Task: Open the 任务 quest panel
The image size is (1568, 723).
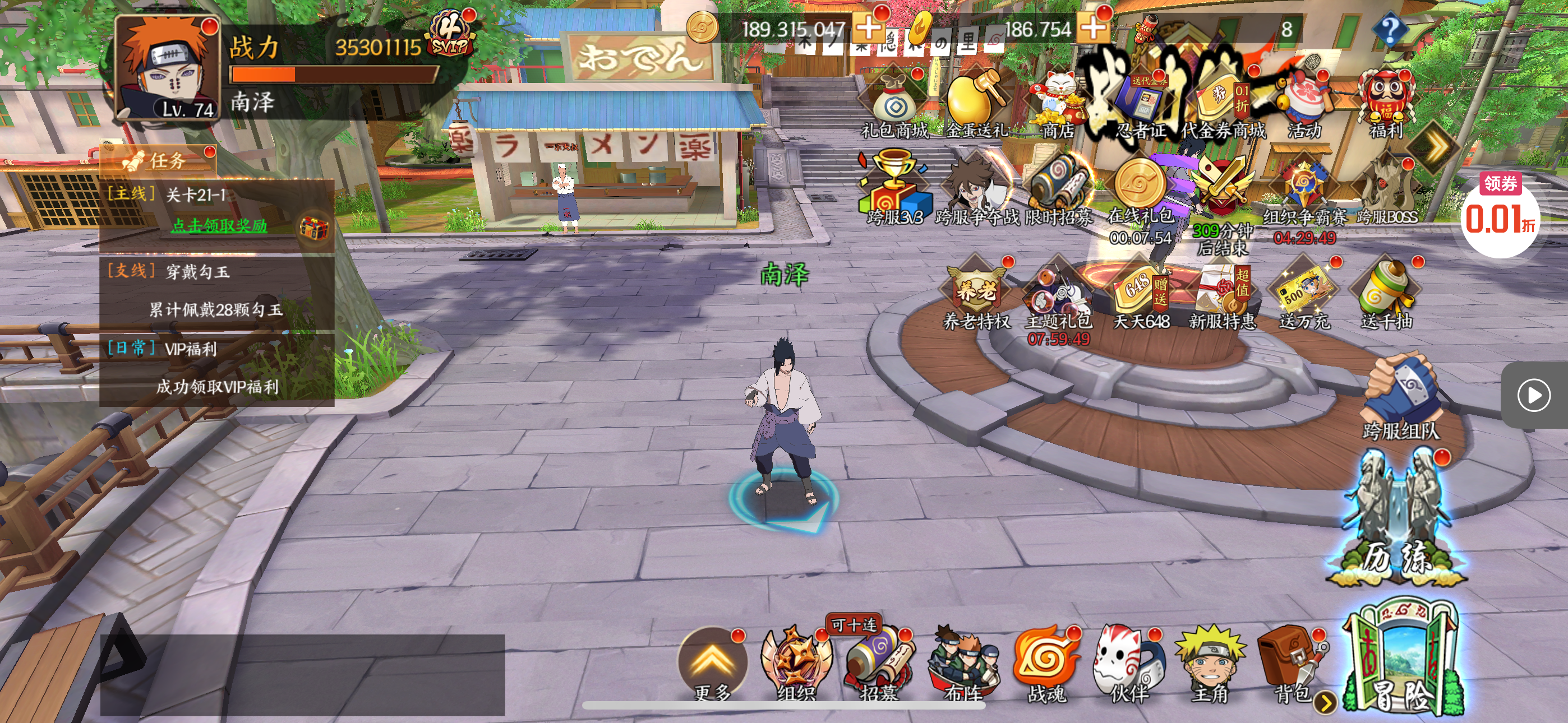Action: (159, 161)
